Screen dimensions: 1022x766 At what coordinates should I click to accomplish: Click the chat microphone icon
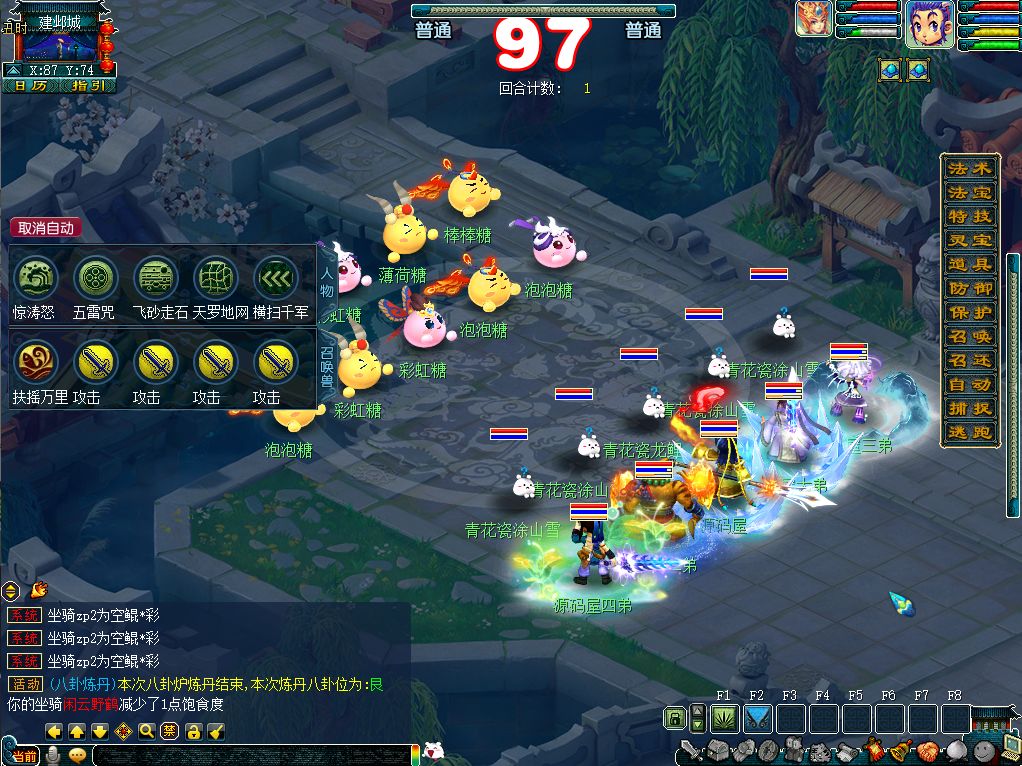click(x=52, y=756)
